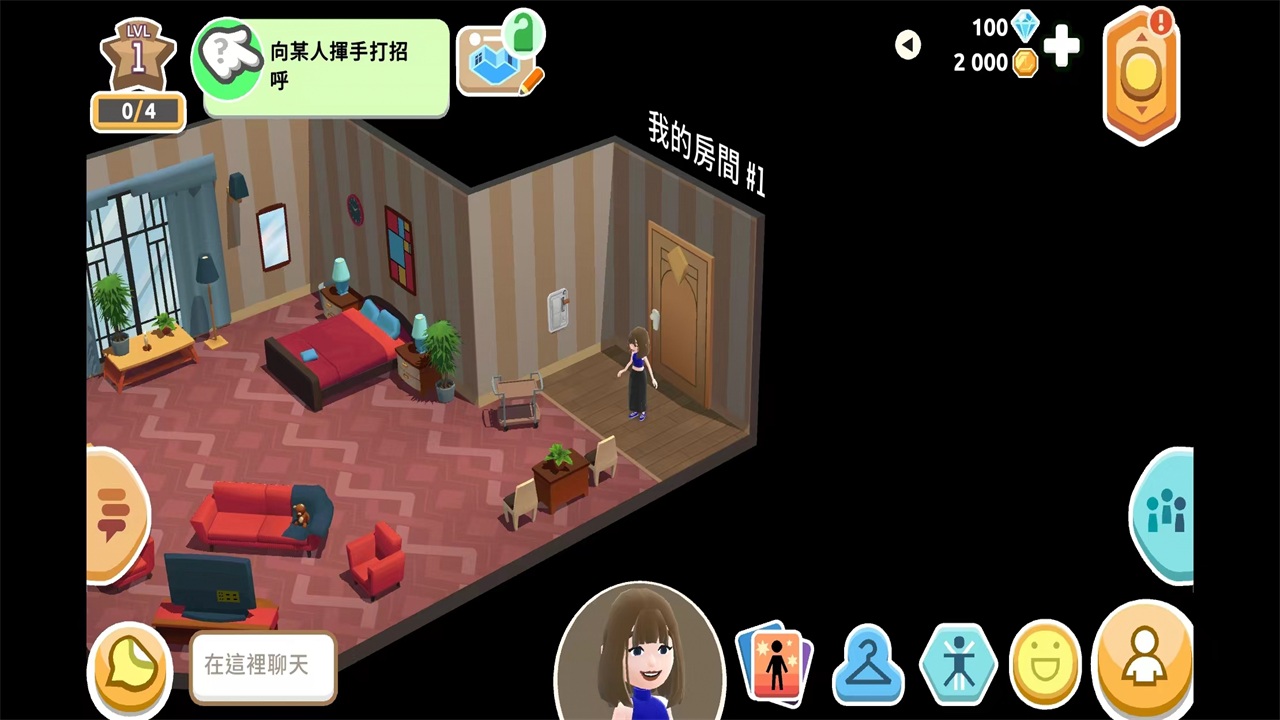This screenshot has width=1280, height=720.
Task: Open the wardrobe via hanger icon
Action: click(x=868, y=662)
